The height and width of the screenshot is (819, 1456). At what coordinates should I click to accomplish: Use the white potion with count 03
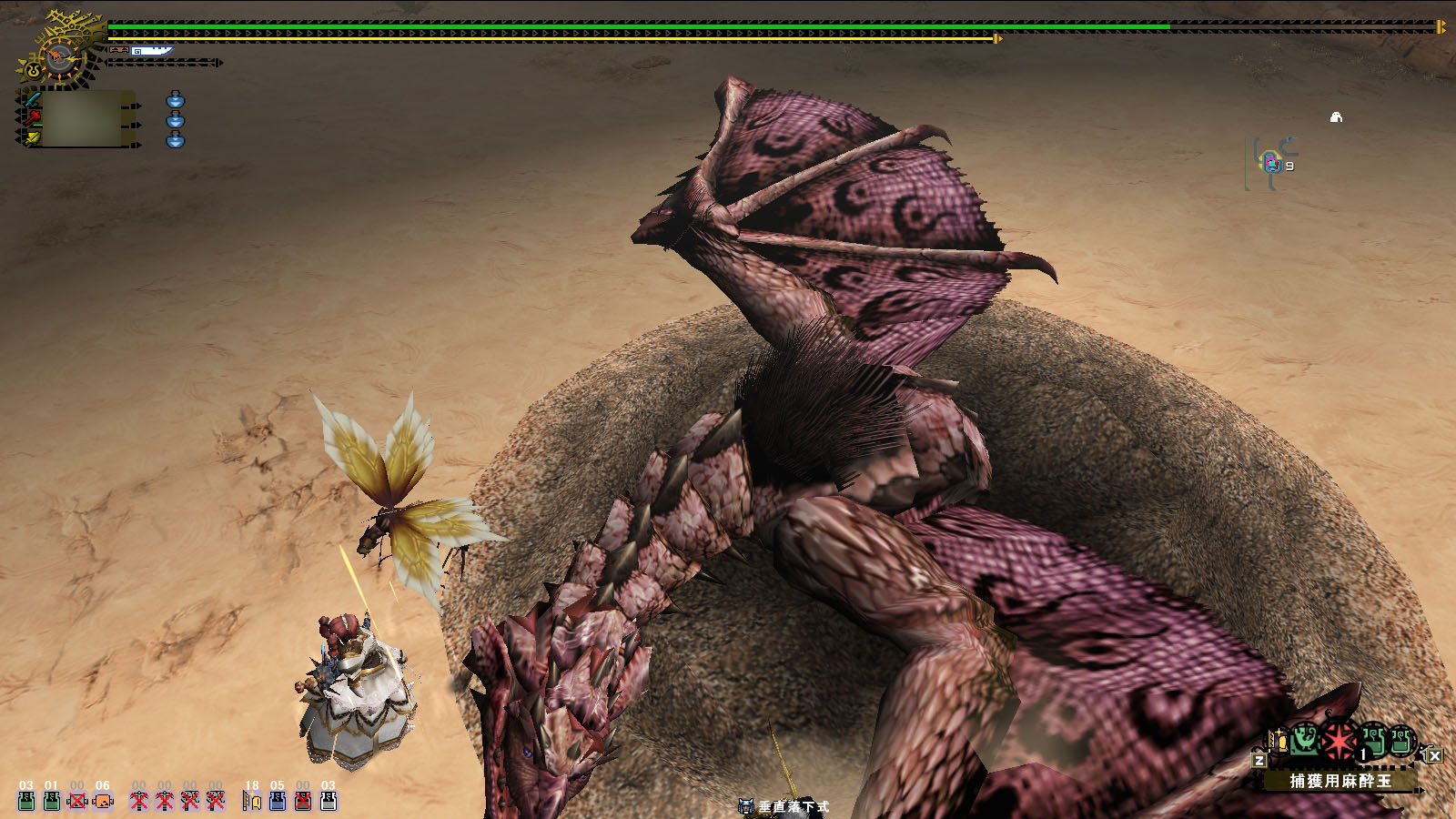pyautogui.click(x=329, y=799)
